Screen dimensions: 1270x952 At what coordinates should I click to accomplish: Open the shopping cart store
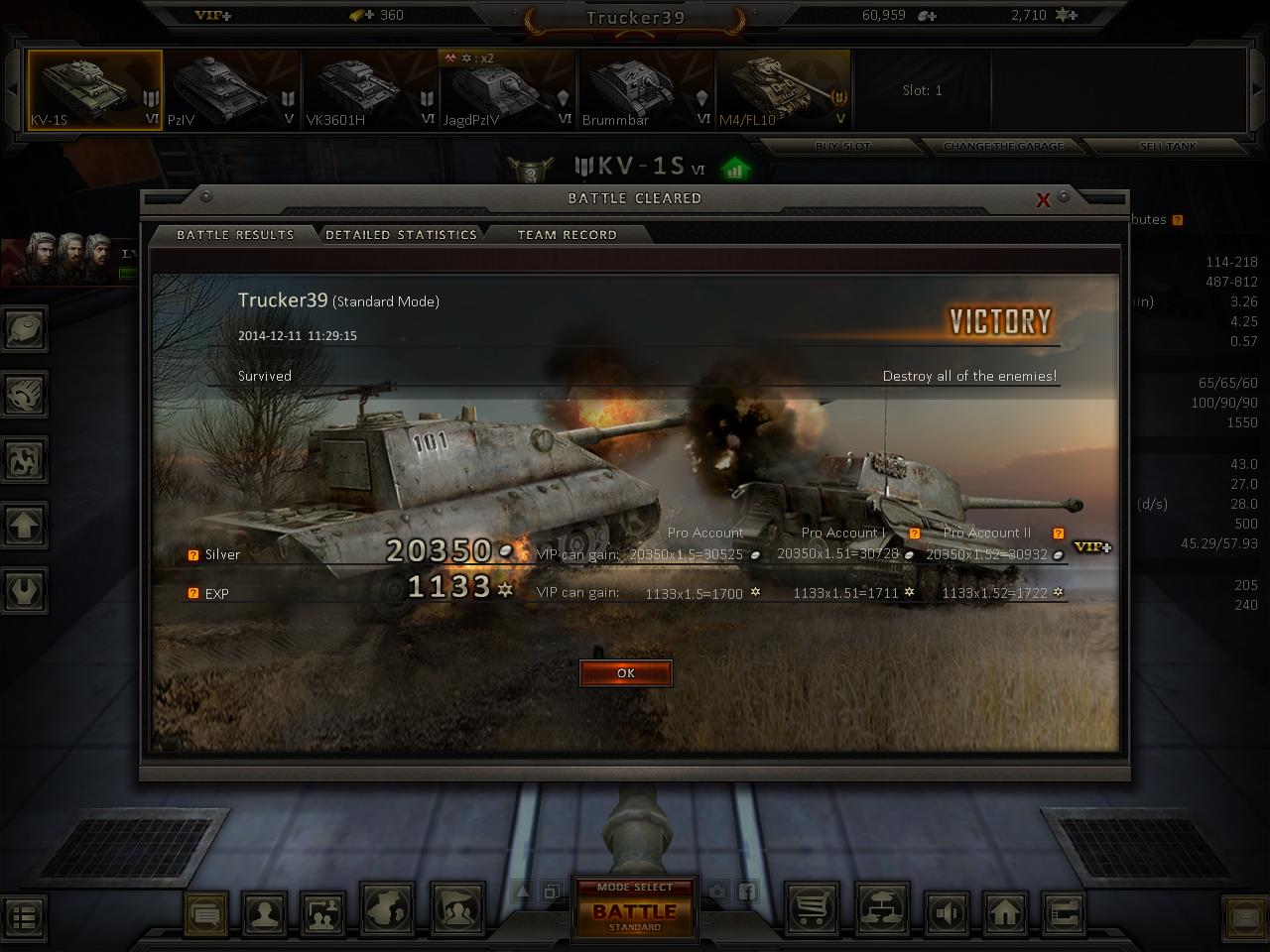pos(812,911)
